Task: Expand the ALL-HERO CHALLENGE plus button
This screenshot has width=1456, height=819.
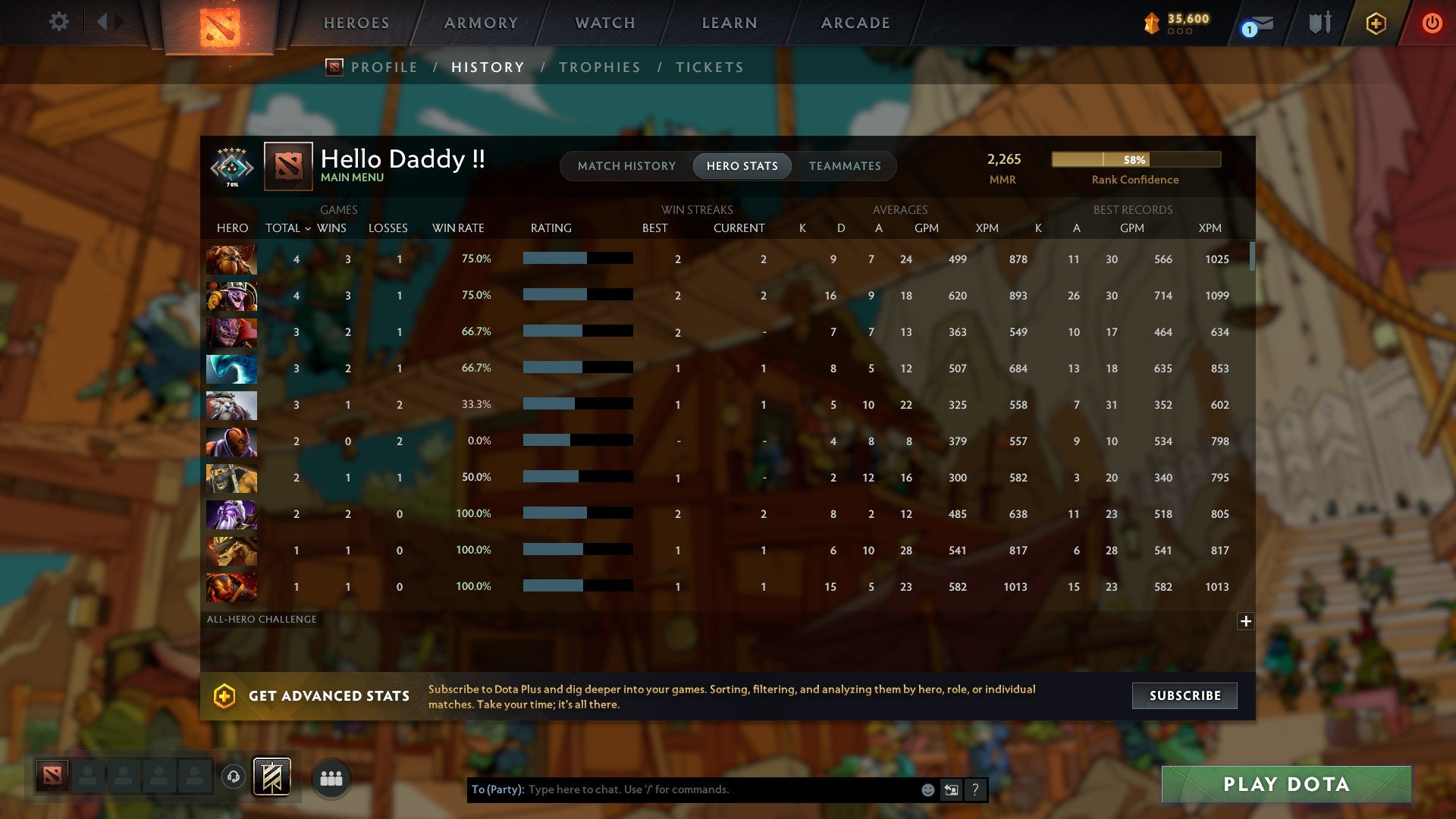Action: coord(1246,621)
